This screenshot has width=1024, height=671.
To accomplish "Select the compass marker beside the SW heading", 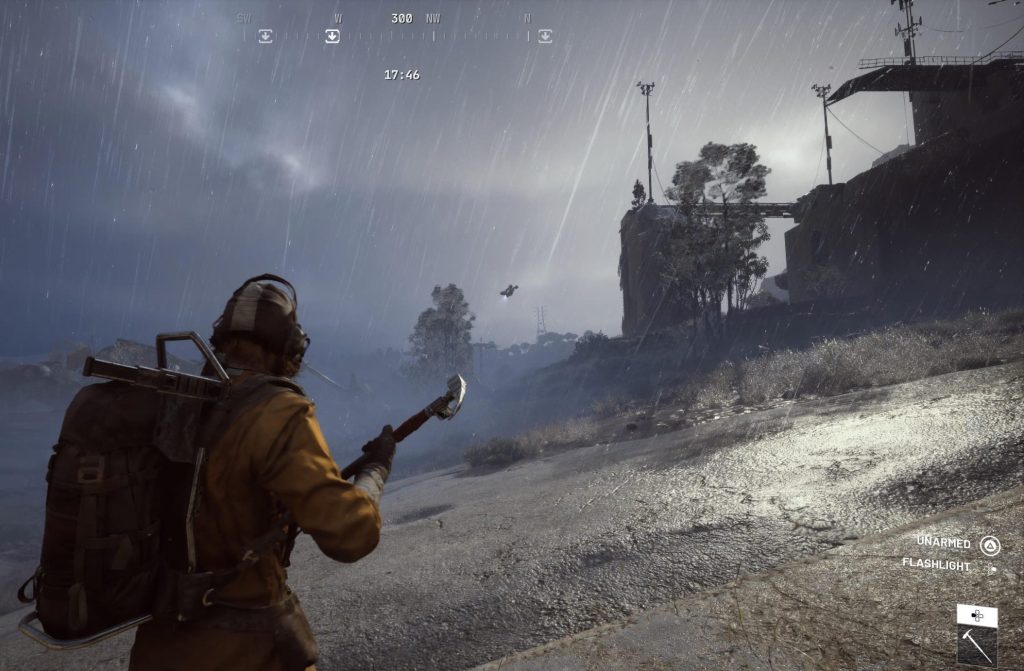I will pos(265,36).
